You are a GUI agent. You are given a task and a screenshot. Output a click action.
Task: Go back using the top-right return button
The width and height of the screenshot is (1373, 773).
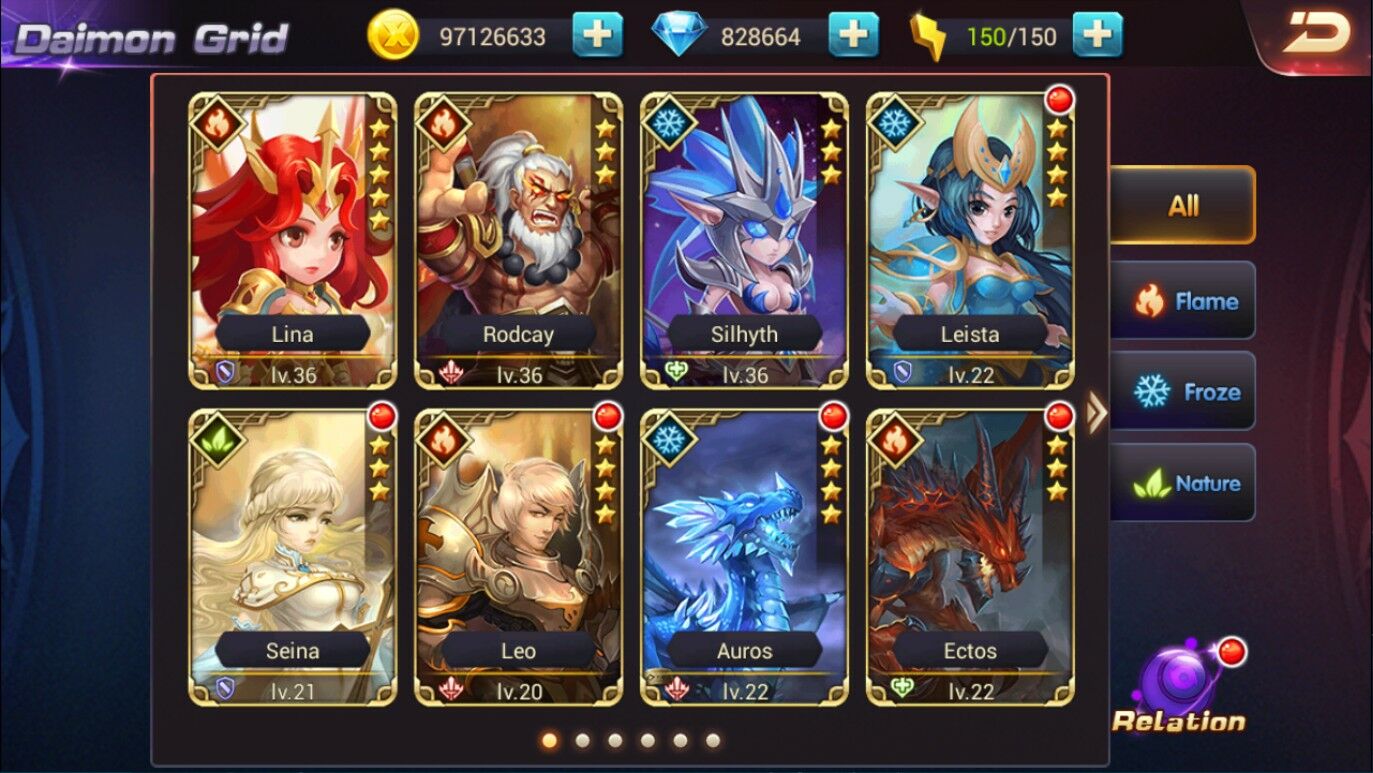(x=1315, y=34)
